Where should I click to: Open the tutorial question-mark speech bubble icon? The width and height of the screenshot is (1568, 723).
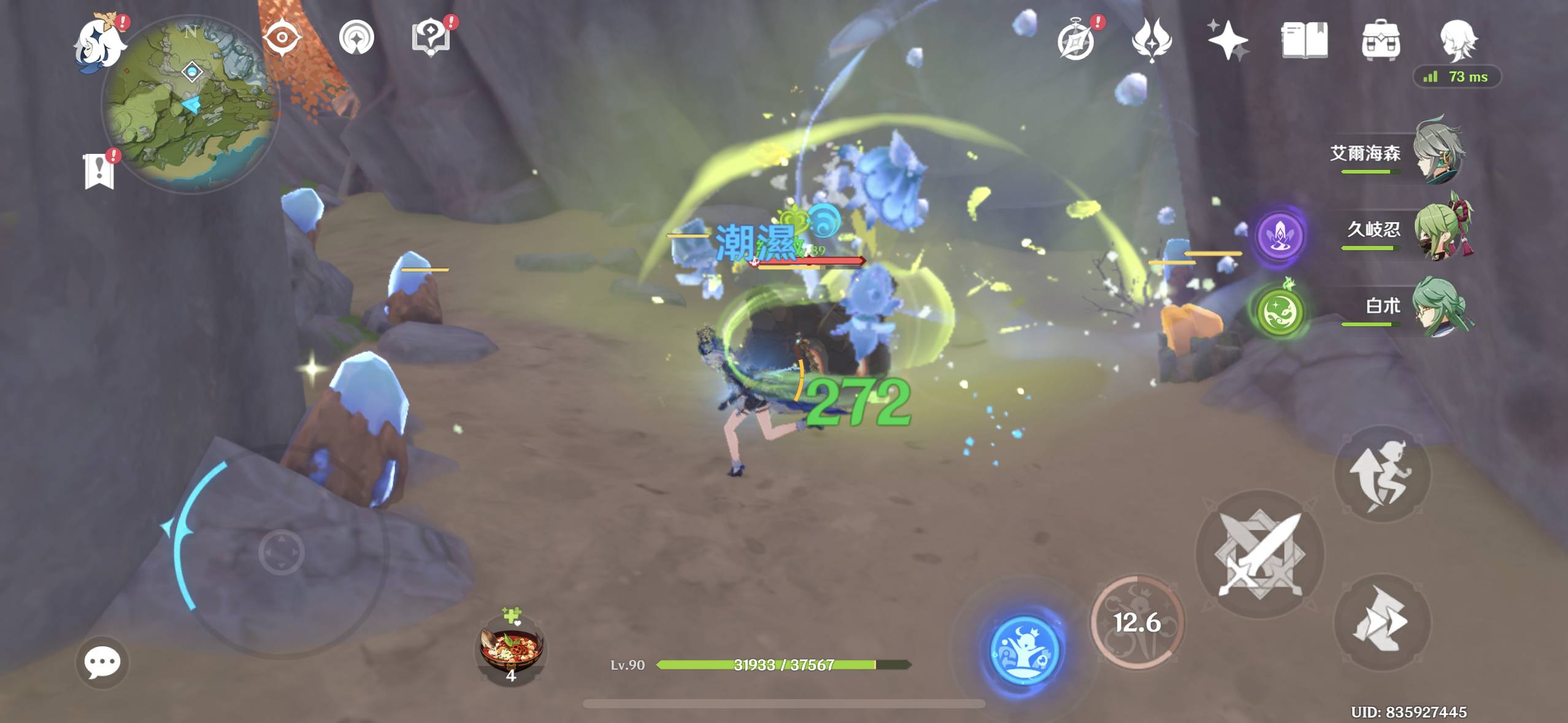click(x=431, y=38)
